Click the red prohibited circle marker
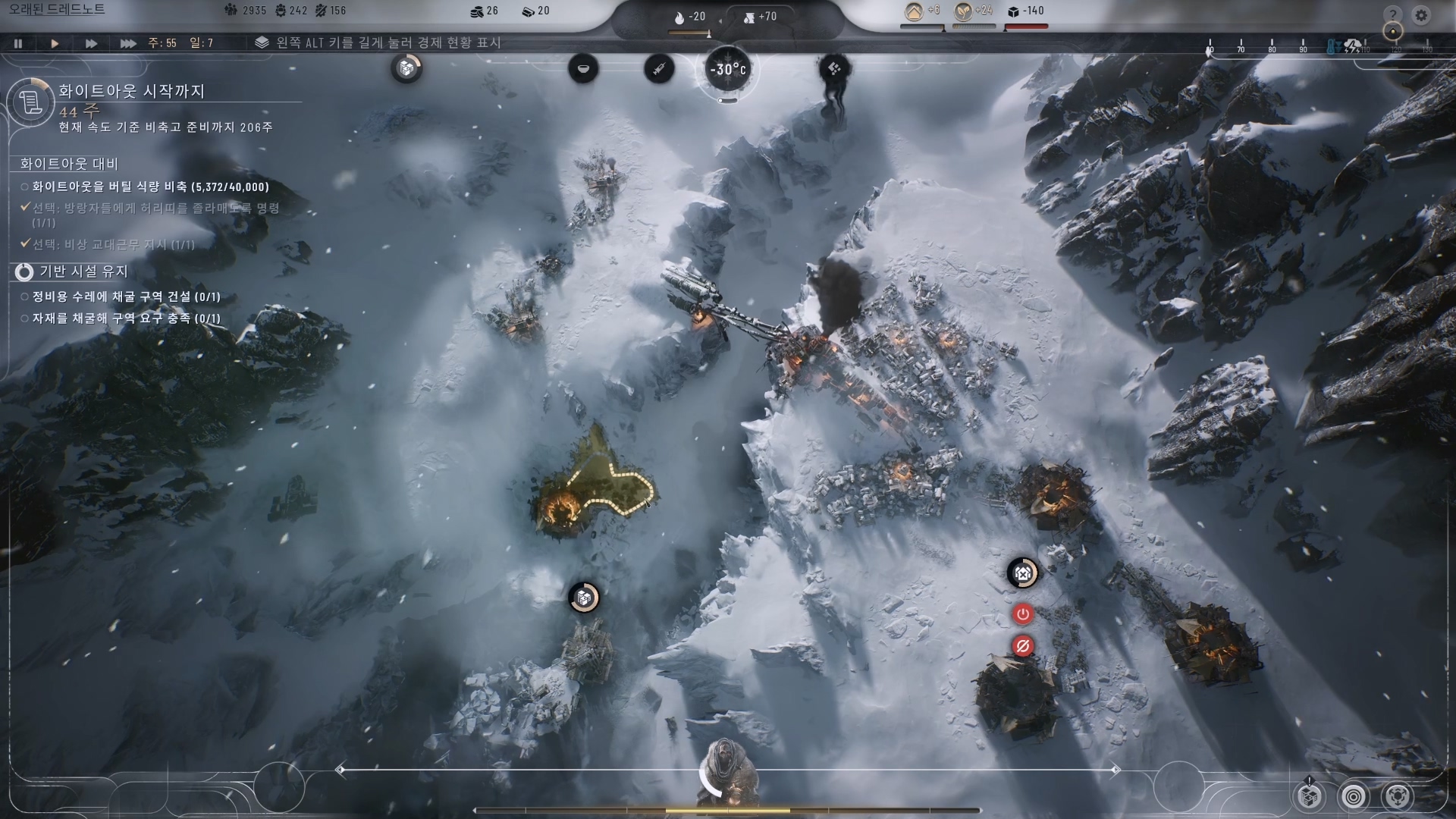The image size is (1456, 819). tap(1022, 647)
